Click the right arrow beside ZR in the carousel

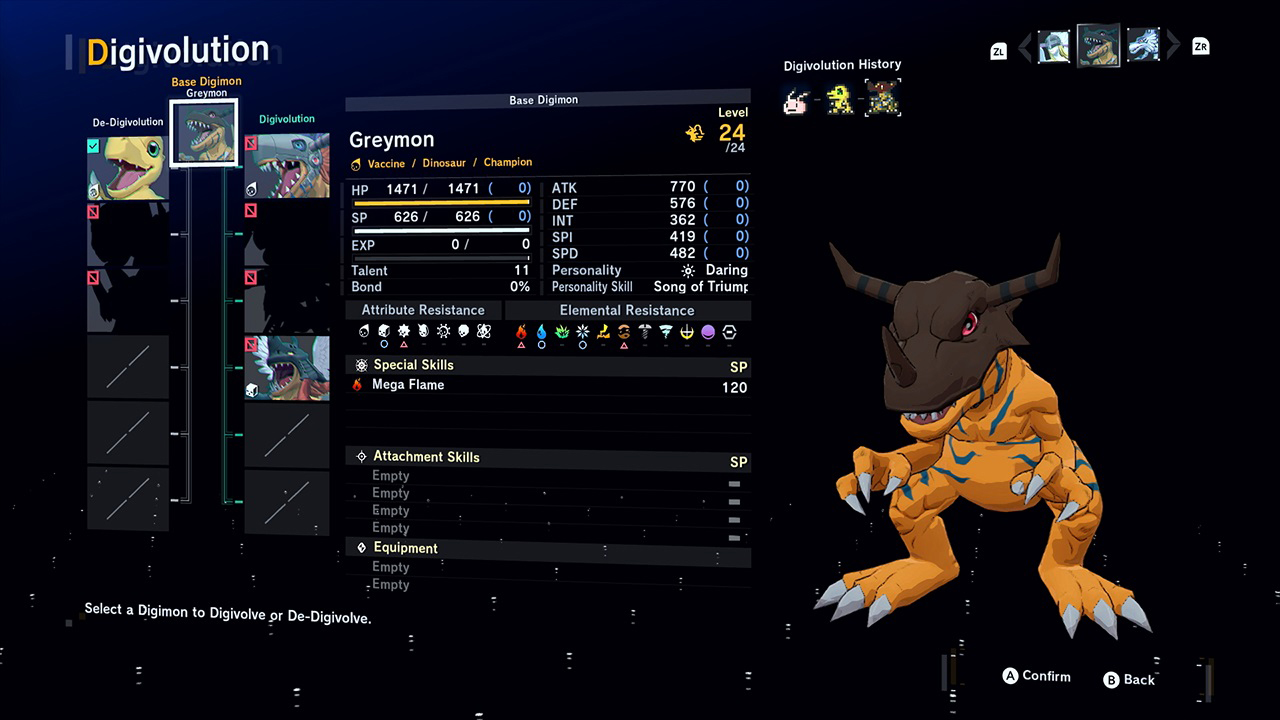(1174, 46)
